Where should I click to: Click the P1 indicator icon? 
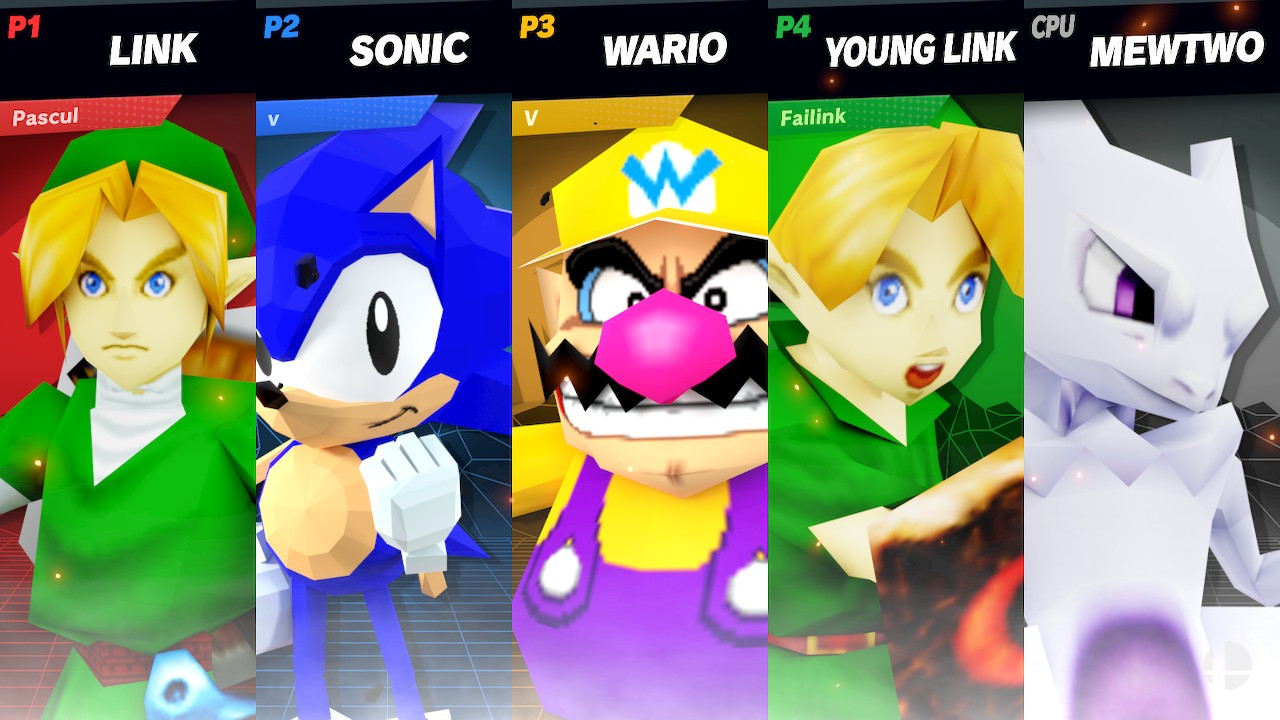(x=22, y=27)
